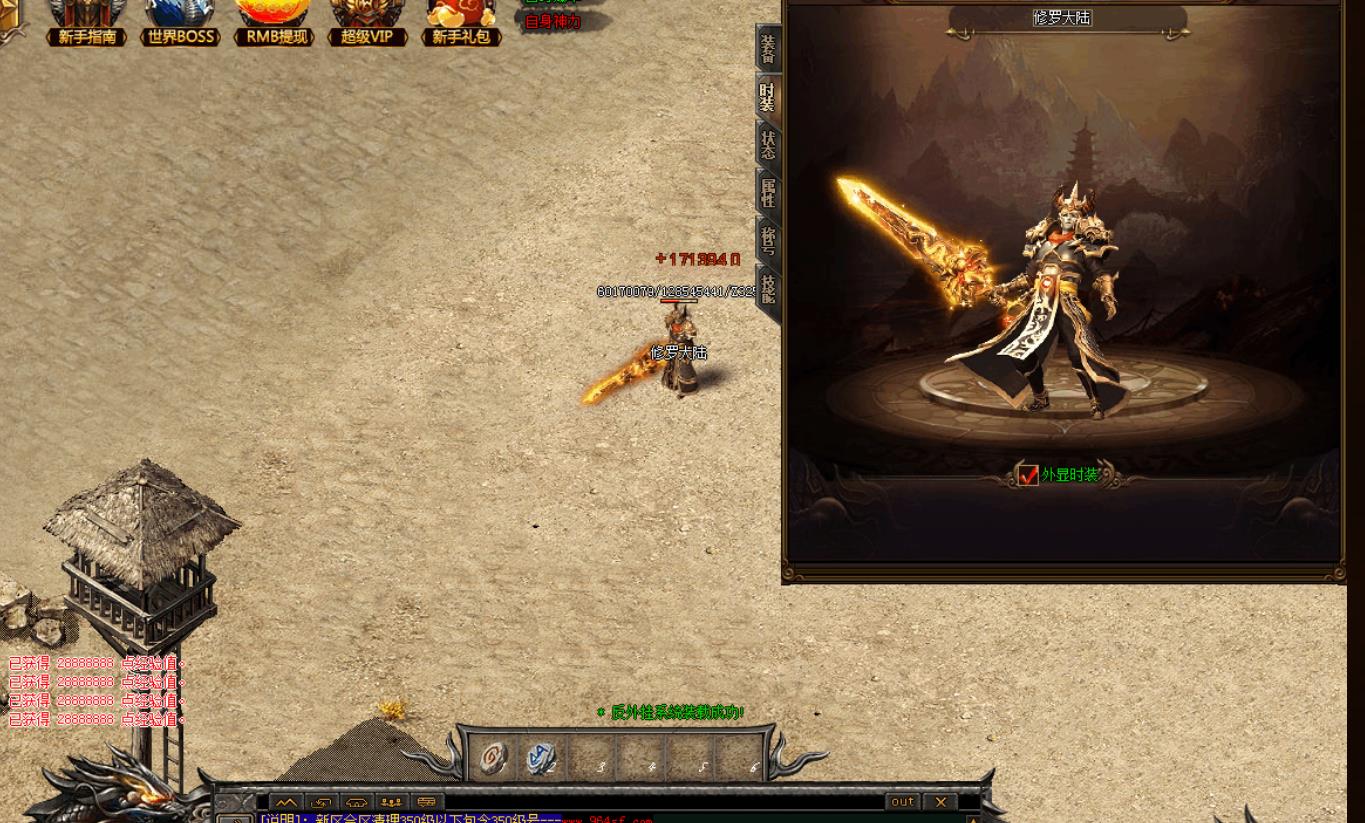Viewport: 1365px width, 823px height.
Task: Open the 世界BOSS menu
Action: click(180, 24)
